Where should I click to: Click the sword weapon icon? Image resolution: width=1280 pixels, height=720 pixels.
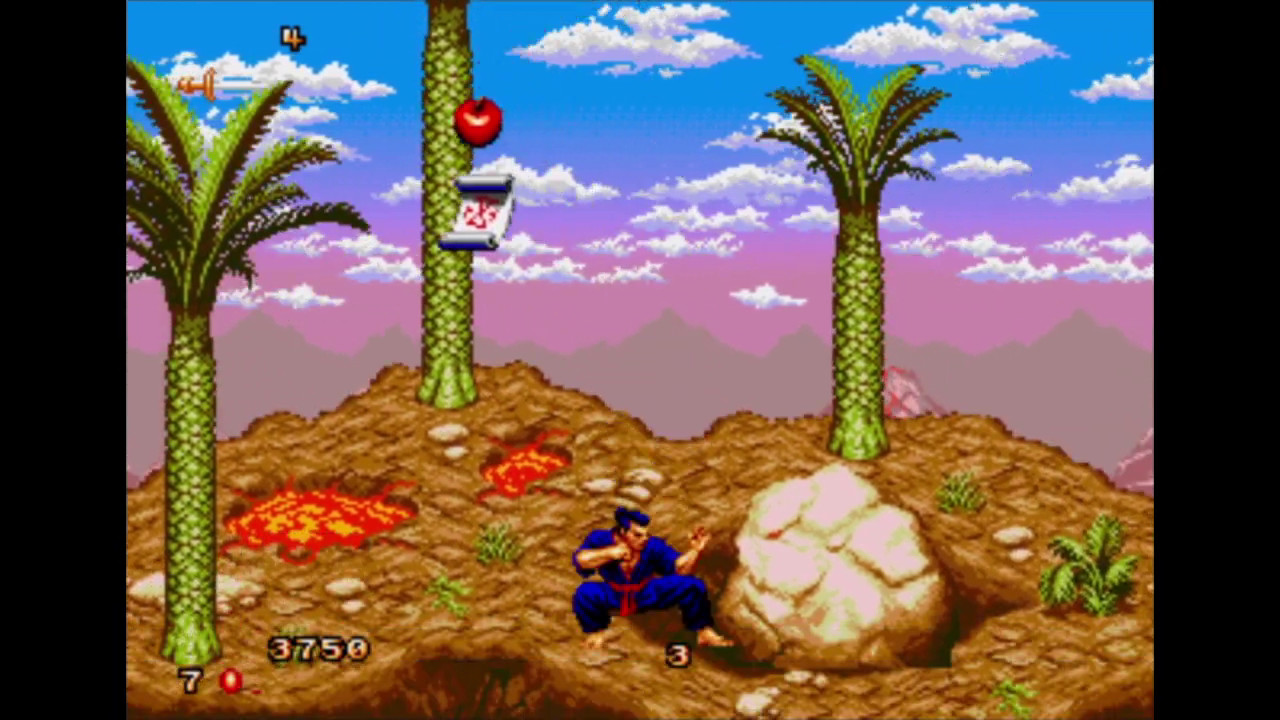click(221, 85)
